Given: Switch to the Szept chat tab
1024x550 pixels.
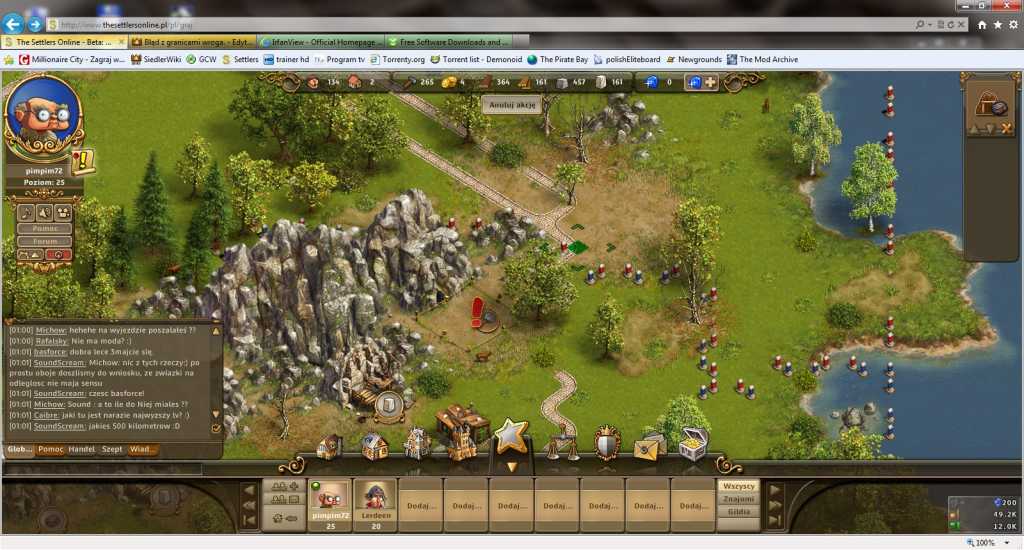Looking at the screenshot, I should 112,449.
